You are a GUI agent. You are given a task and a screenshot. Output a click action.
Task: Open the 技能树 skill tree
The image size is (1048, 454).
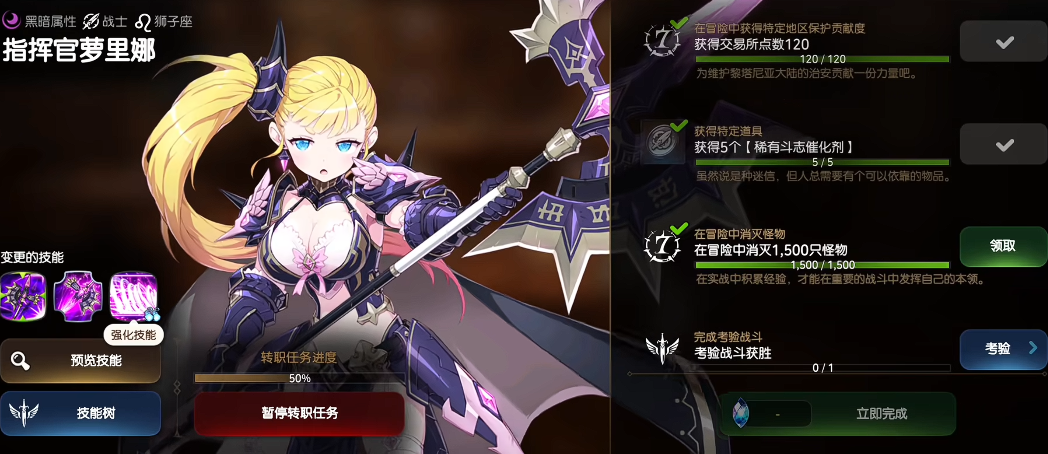(x=81, y=412)
